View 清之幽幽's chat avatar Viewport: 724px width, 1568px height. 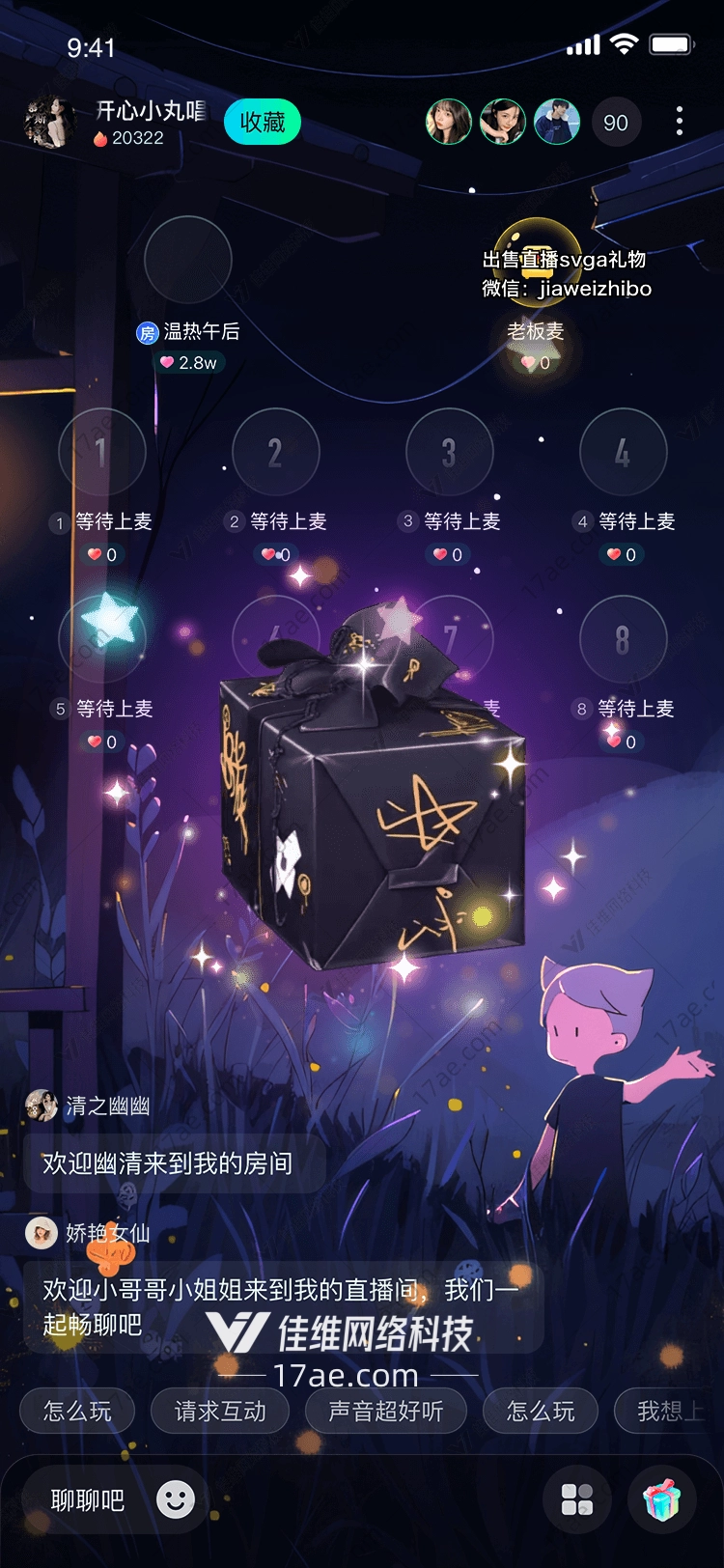[42, 1106]
